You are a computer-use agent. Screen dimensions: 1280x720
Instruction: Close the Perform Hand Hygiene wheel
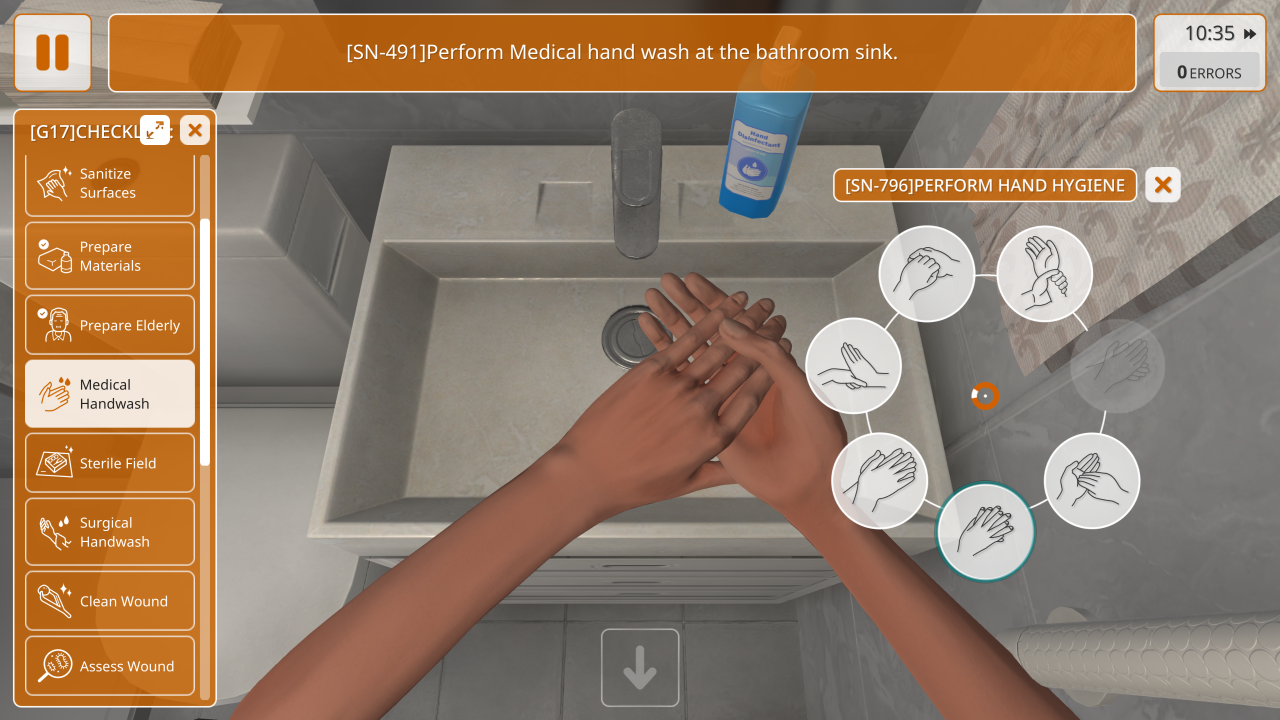coord(1163,185)
